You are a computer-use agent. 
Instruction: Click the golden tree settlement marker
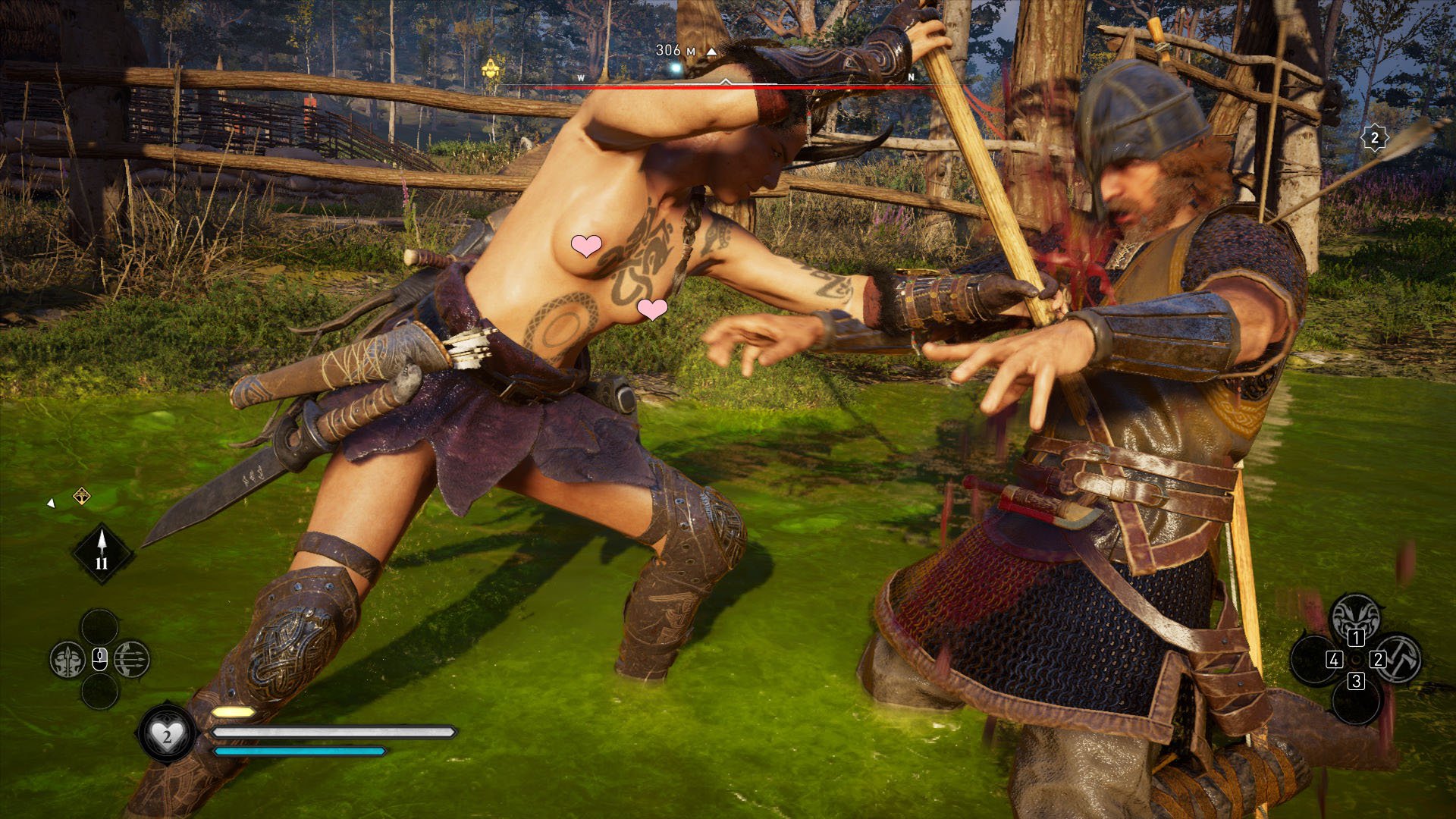[81, 497]
